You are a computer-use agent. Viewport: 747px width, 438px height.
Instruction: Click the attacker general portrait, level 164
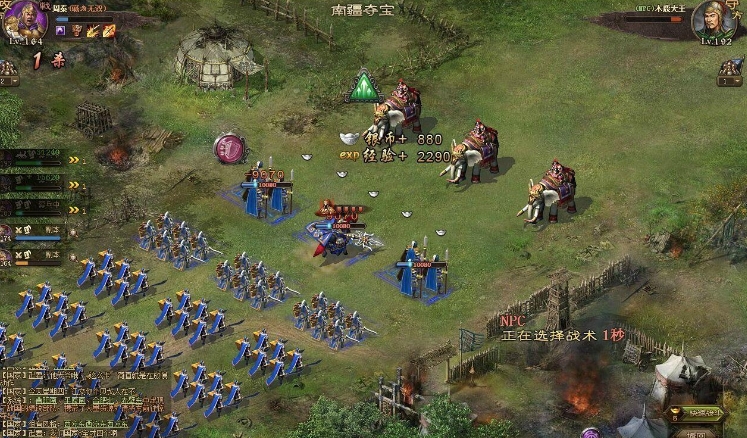(x=24, y=20)
